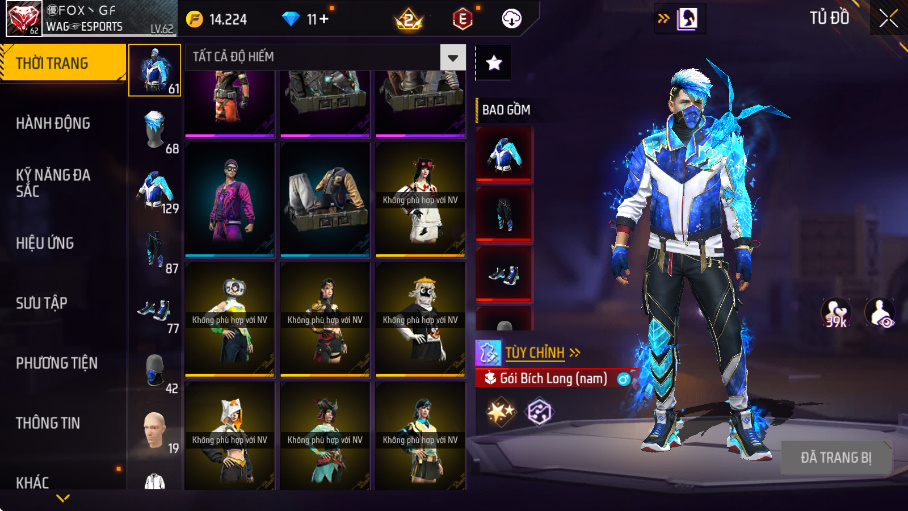The height and width of the screenshot is (511, 908).
Task: Select the blue jacket in Bao Gồm list
Action: click(504, 154)
